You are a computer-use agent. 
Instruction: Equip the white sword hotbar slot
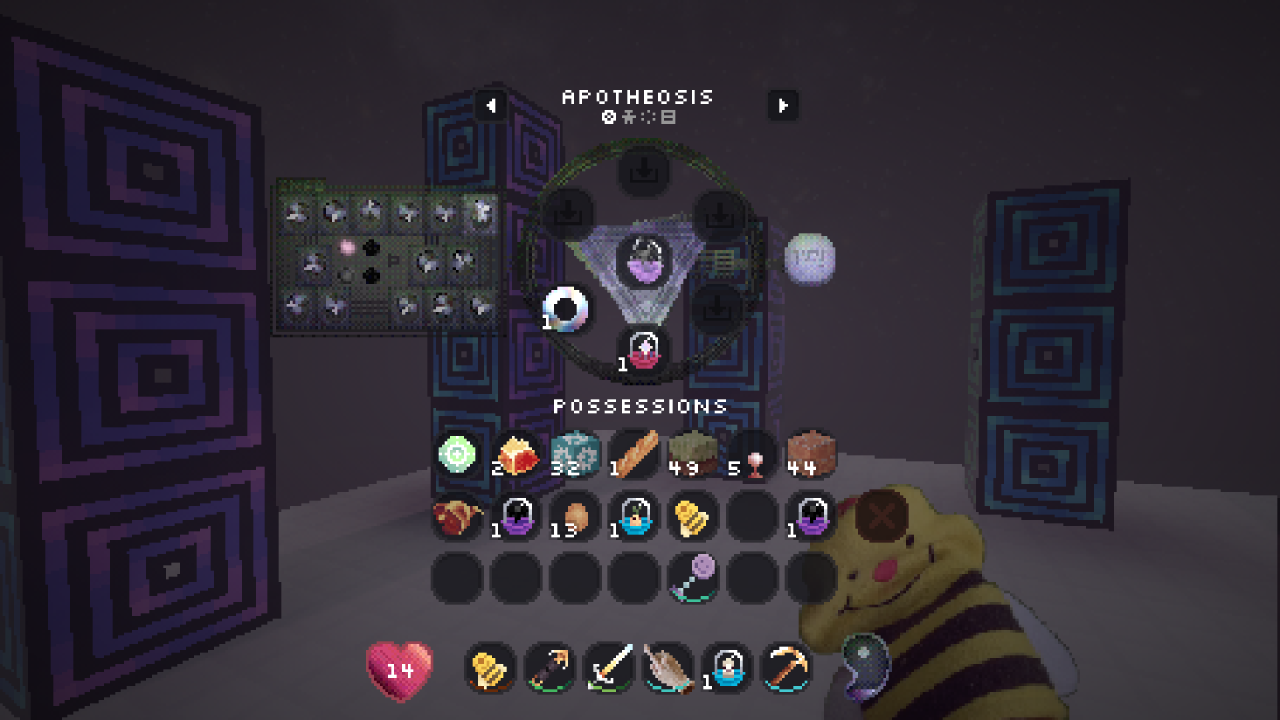[609, 667]
